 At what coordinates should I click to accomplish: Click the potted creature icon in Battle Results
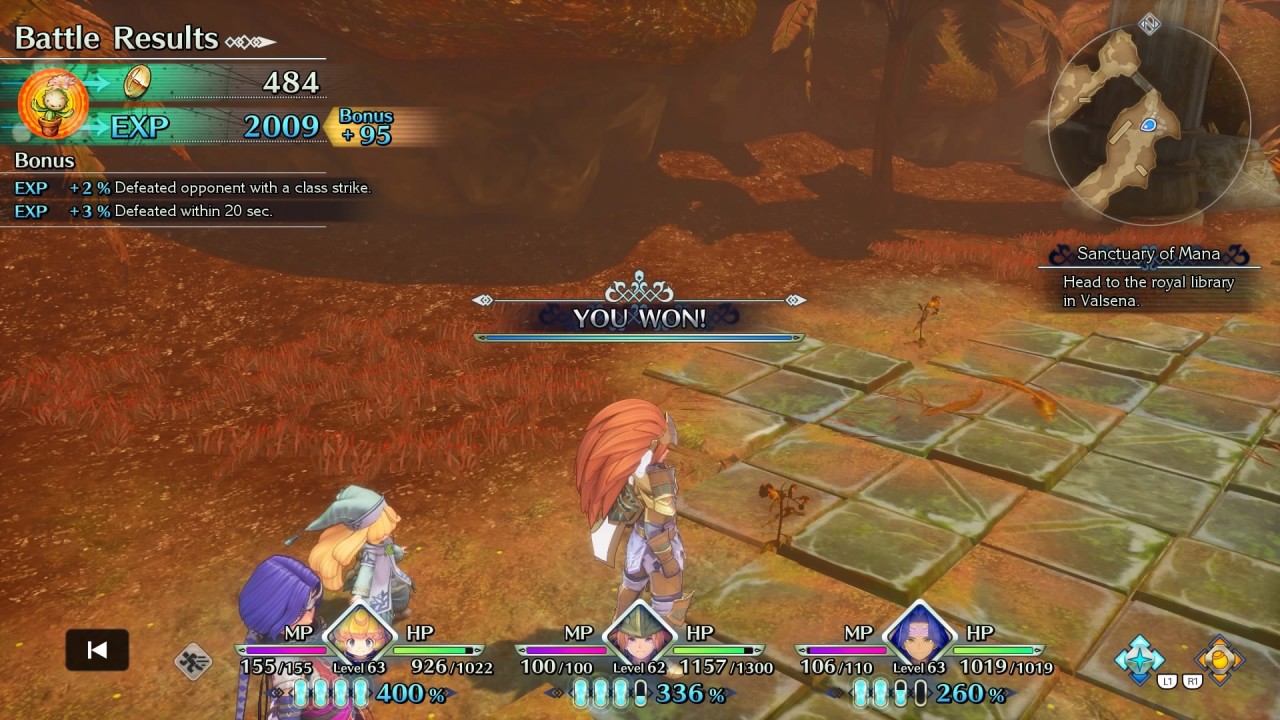click(53, 104)
